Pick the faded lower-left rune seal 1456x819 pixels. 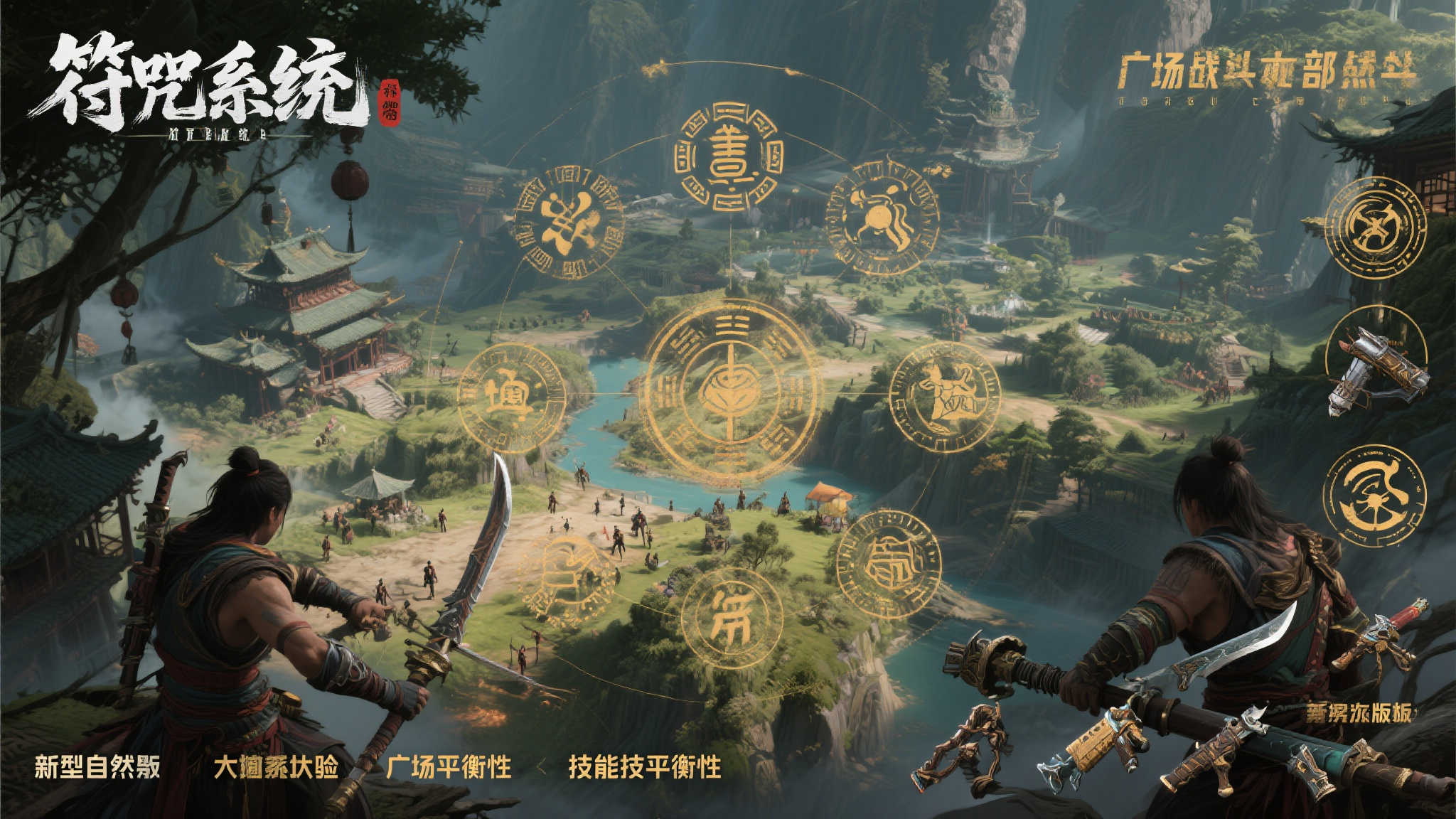point(567,574)
